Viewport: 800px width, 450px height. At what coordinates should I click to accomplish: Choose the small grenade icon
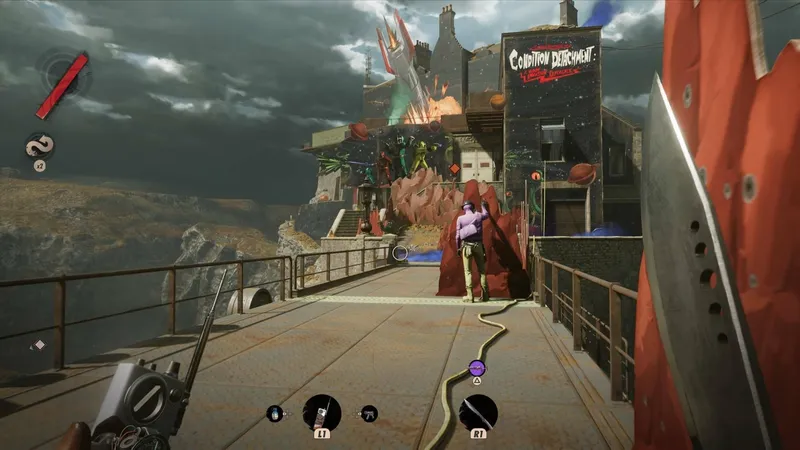pyautogui.click(x=274, y=412)
